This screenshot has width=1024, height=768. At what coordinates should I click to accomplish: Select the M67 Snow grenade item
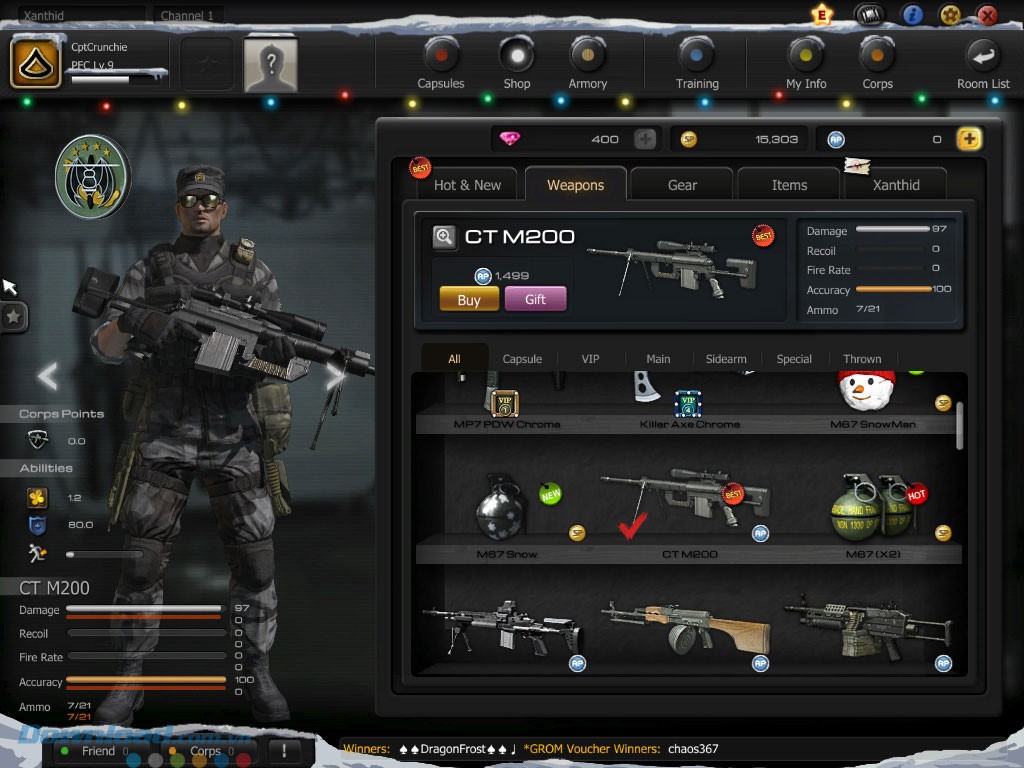[506, 511]
